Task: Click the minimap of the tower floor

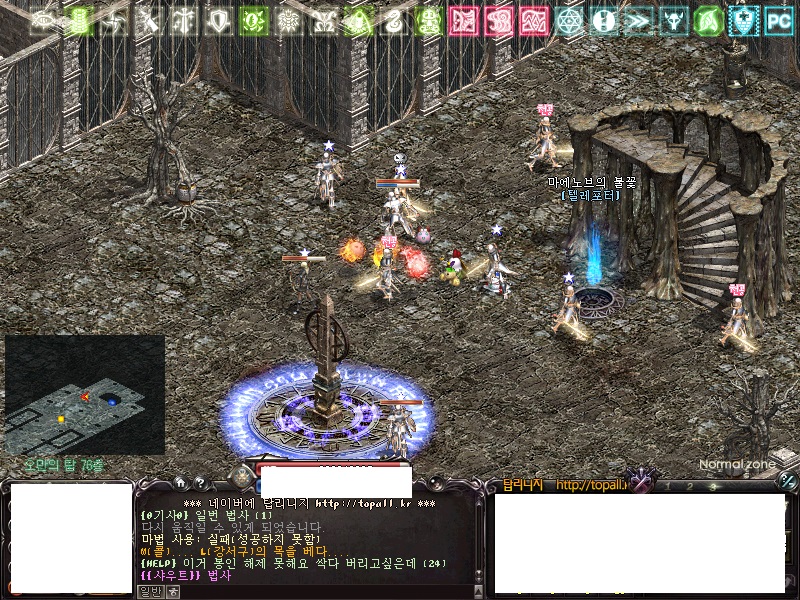Action: (x=85, y=395)
